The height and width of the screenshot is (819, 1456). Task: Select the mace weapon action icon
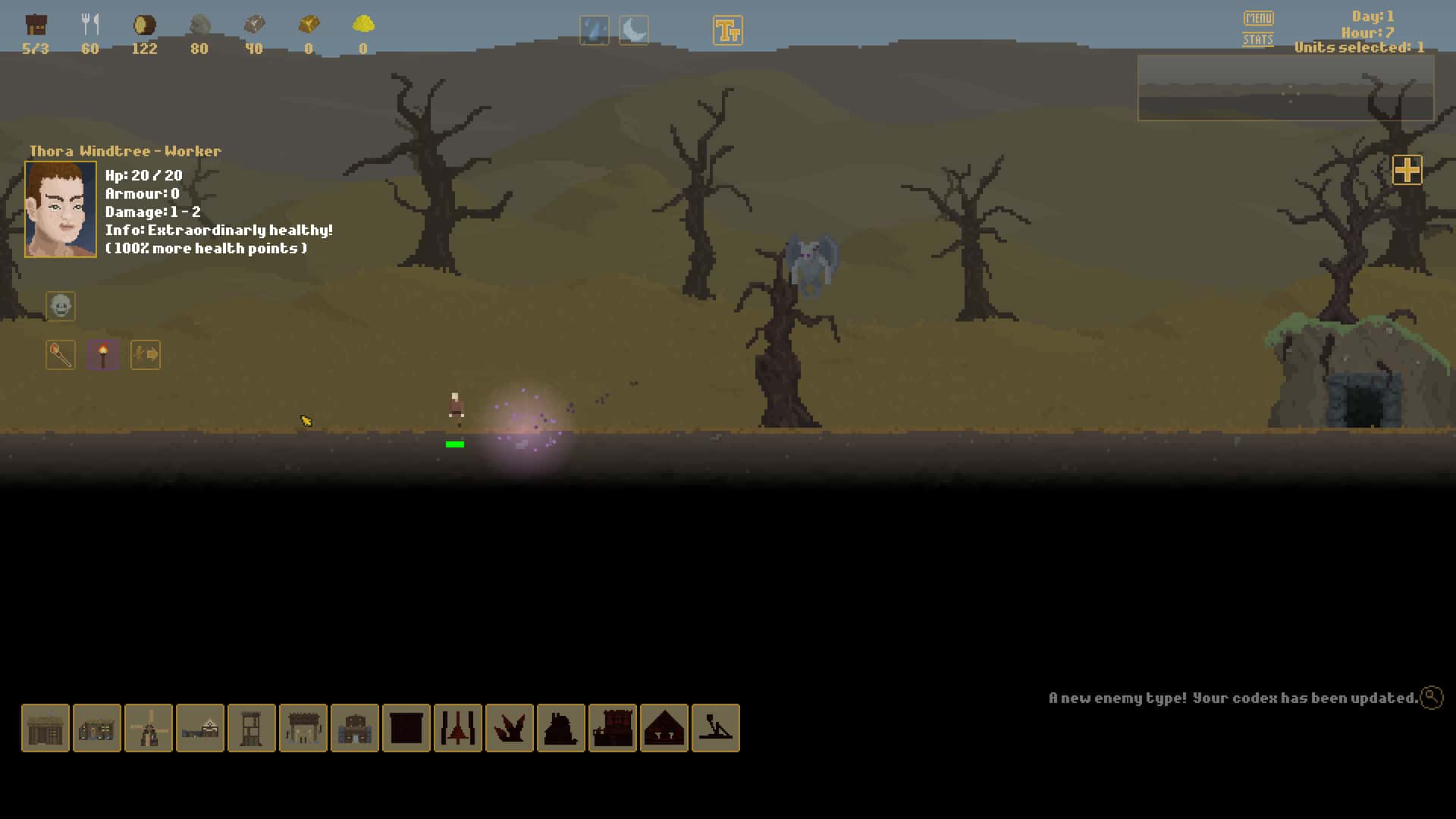click(x=61, y=355)
